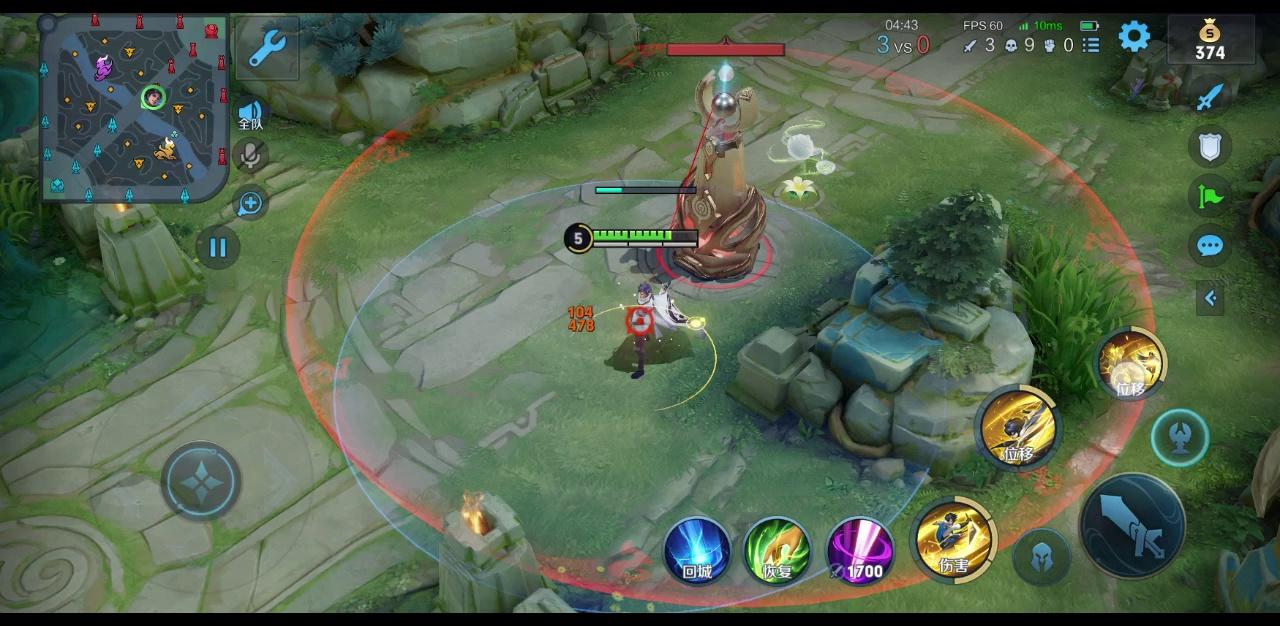Toggle the microphone
Image resolution: width=1280 pixels, height=626 pixels.
pyautogui.click(x=250, y=155)
